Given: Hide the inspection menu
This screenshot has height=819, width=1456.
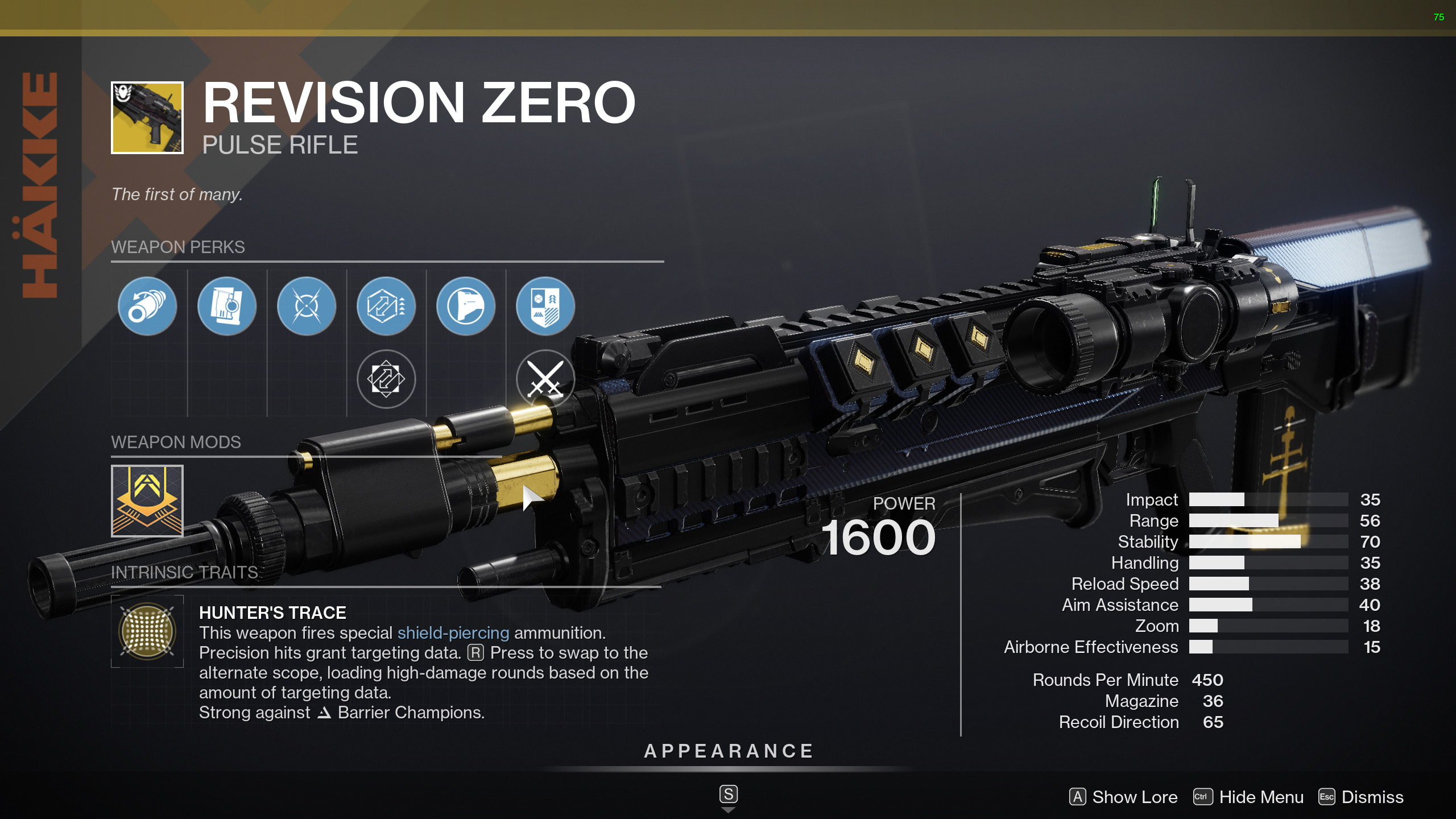Looking at the screenshot, I should click(1249, 797).
